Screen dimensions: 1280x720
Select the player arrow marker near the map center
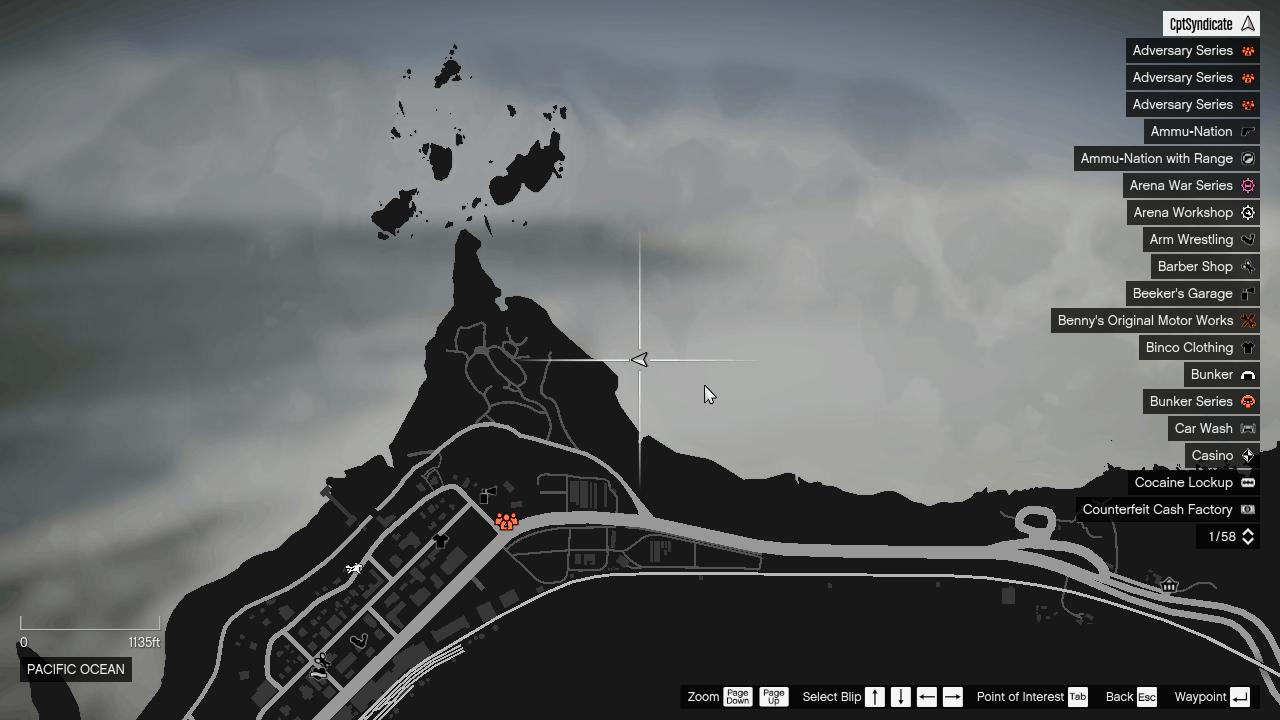click(639, 359)
